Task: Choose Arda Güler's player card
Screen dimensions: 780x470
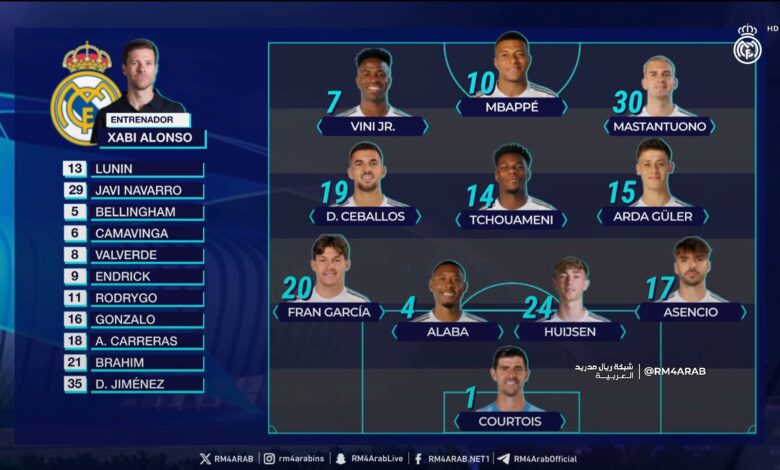Action: [x=653, y=216]
